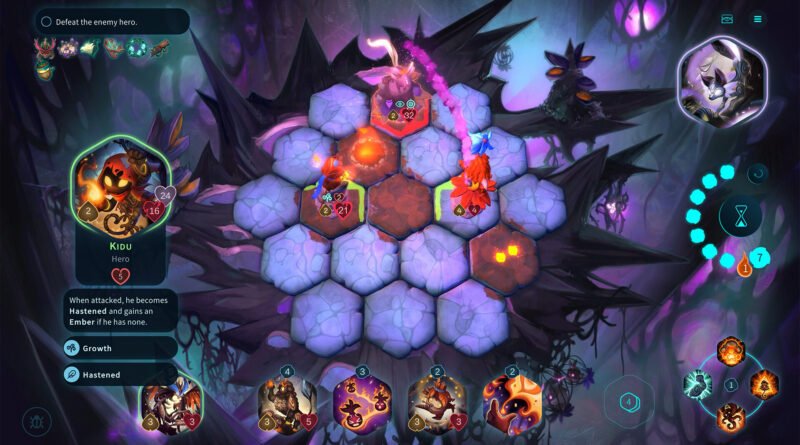Image resolution: width=800 pixels, height=445 pixels.
Task: Open the hamburger menu button
Action: (757, 18)
